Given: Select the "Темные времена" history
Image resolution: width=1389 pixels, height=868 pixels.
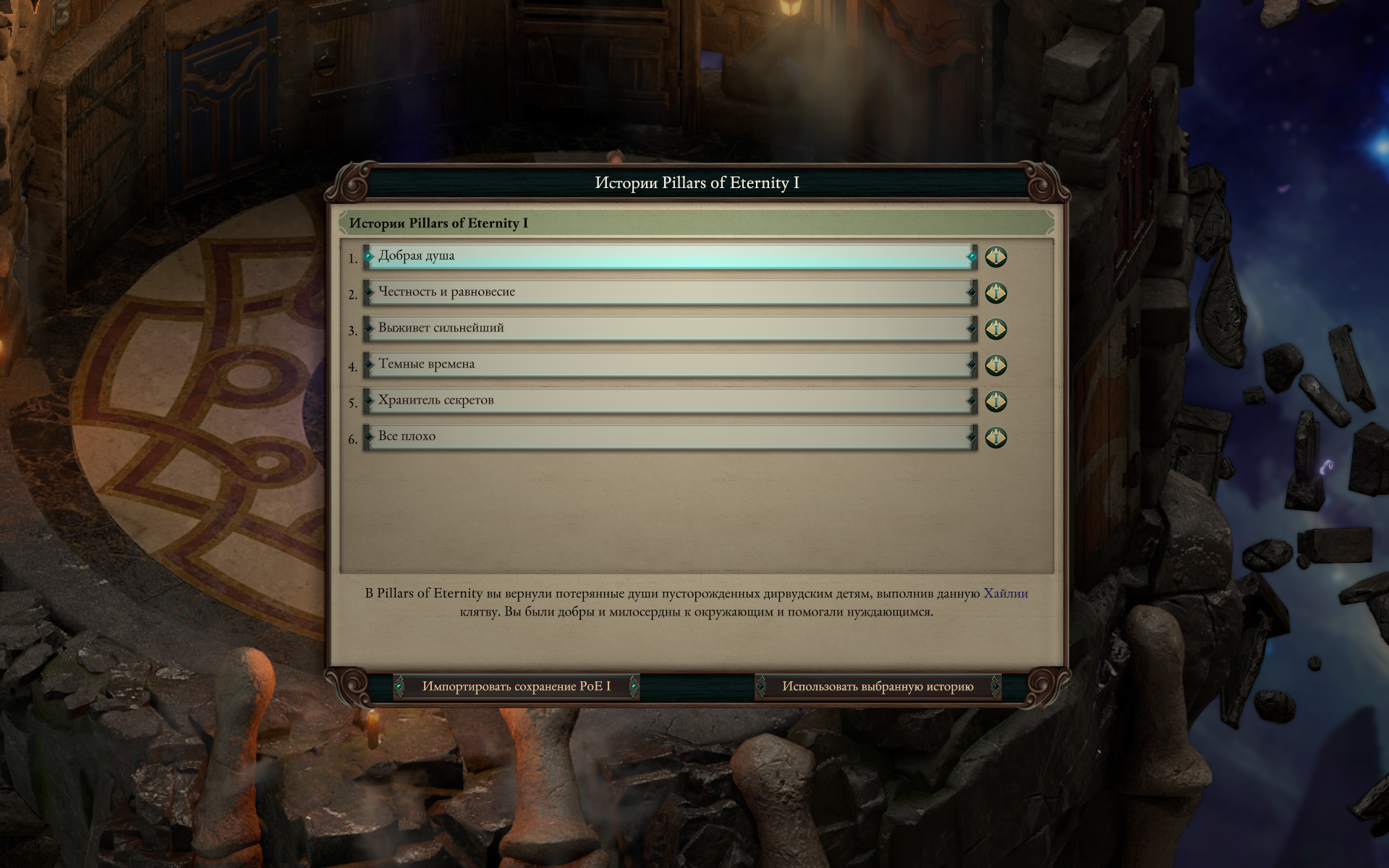Looking at the screenshot, I should (x=669, y=365).
